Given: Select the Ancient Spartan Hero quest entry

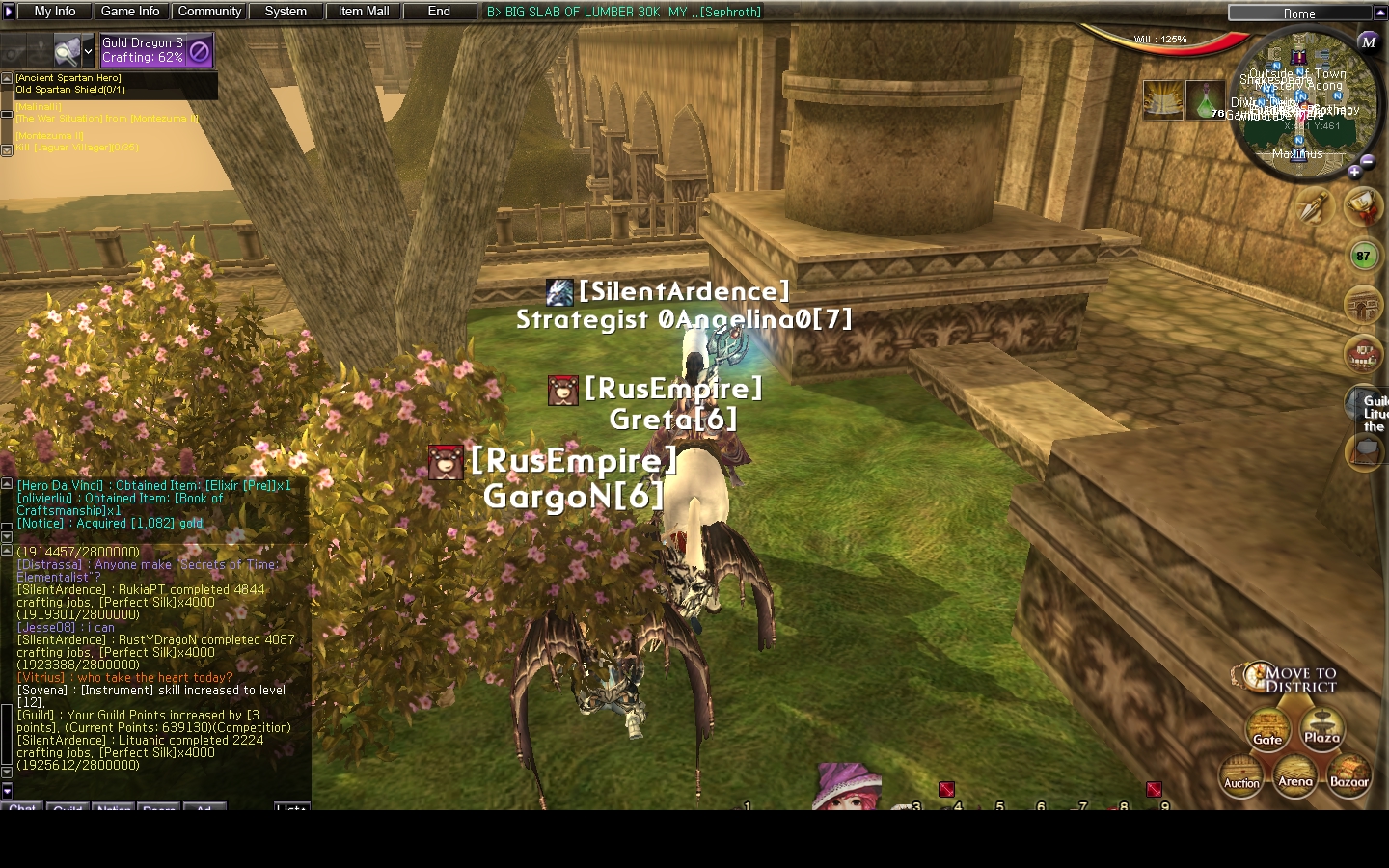Looking at the screenshot, I should pyautogui.click(x=68, y=78).
